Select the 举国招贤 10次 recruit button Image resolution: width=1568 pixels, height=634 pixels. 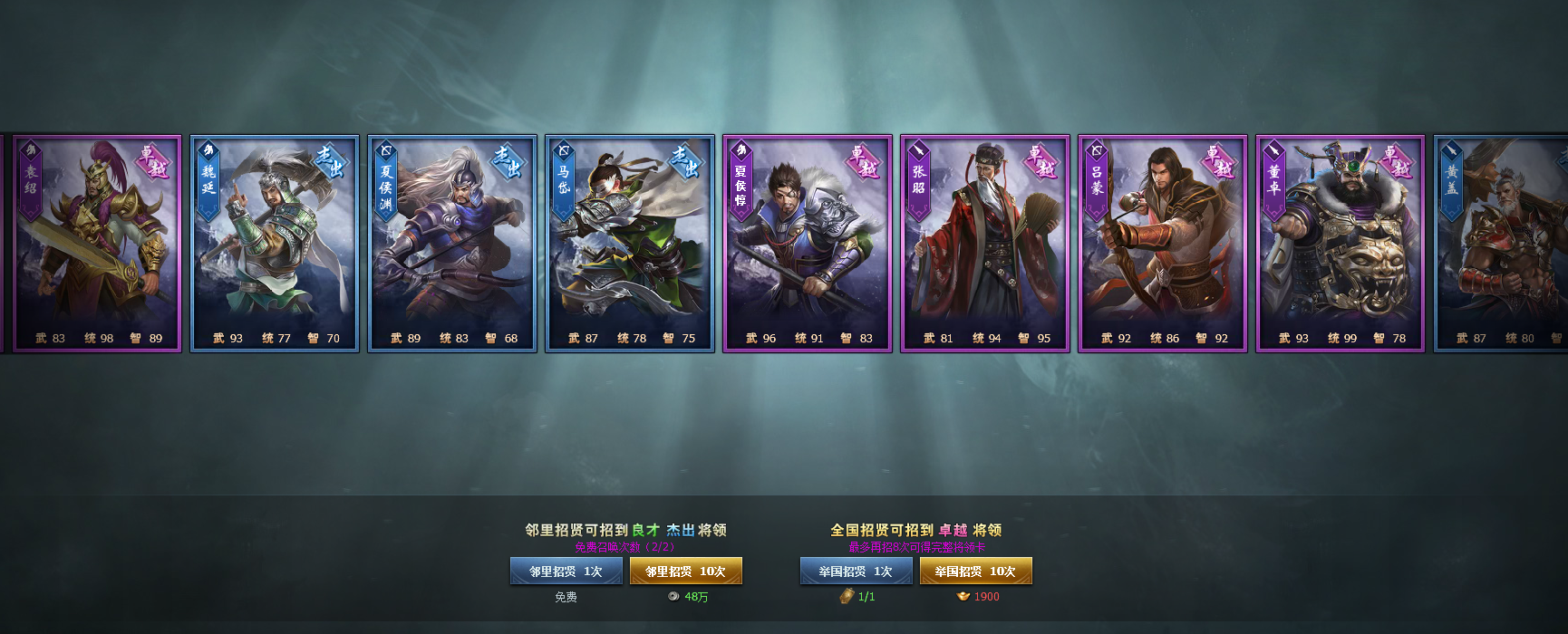(x=975, y=572)
